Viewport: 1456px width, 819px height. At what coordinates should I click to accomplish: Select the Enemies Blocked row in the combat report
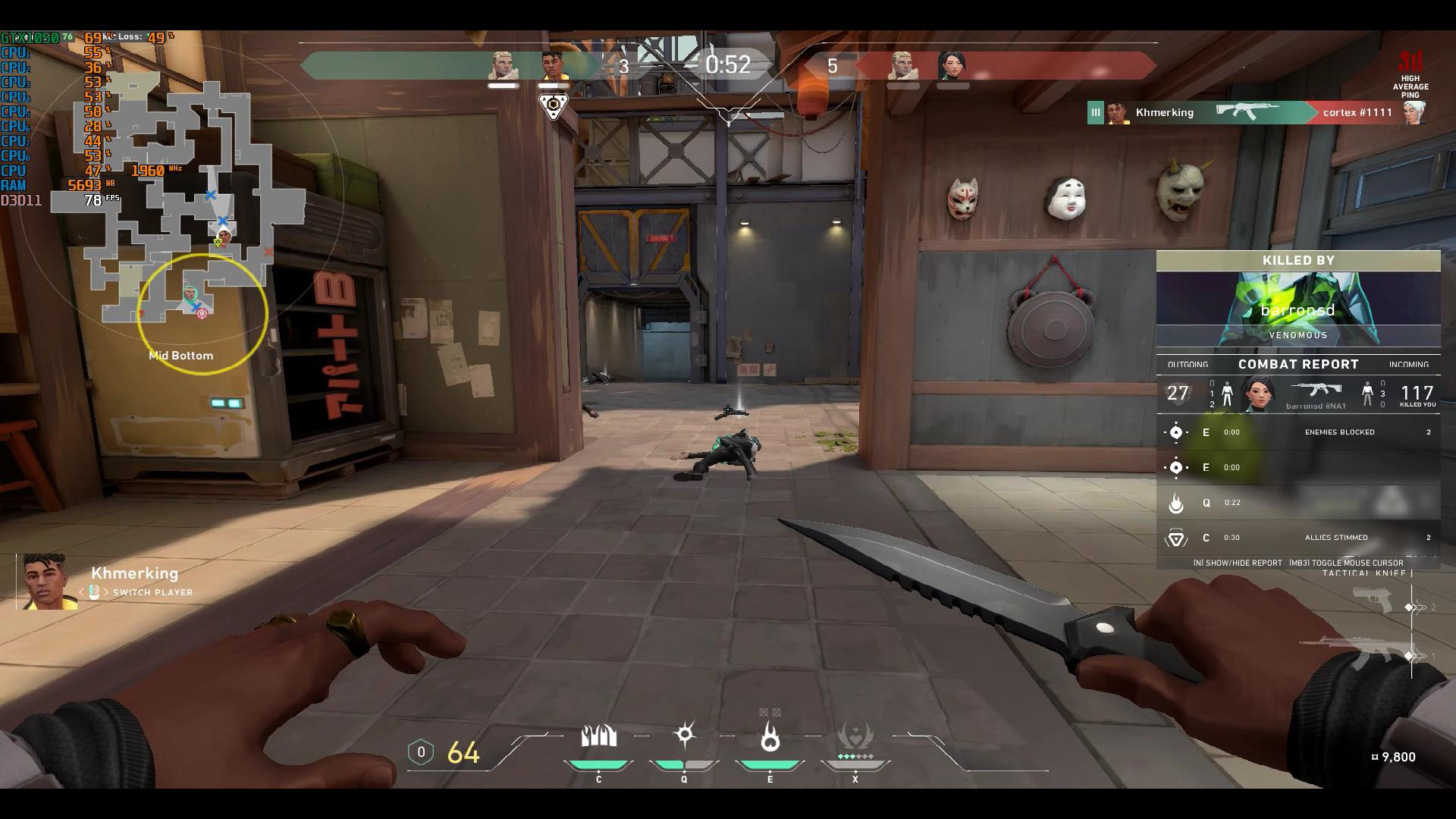click(x=1298, y=432)
